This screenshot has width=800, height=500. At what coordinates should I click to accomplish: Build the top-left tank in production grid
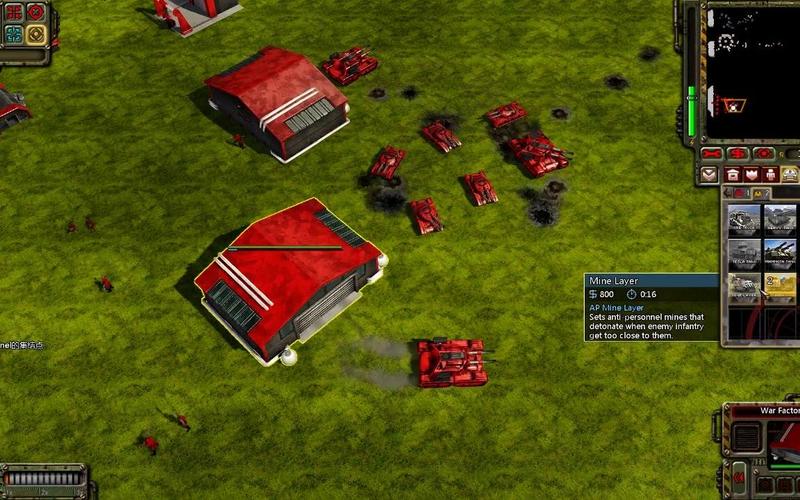(744, 220)
